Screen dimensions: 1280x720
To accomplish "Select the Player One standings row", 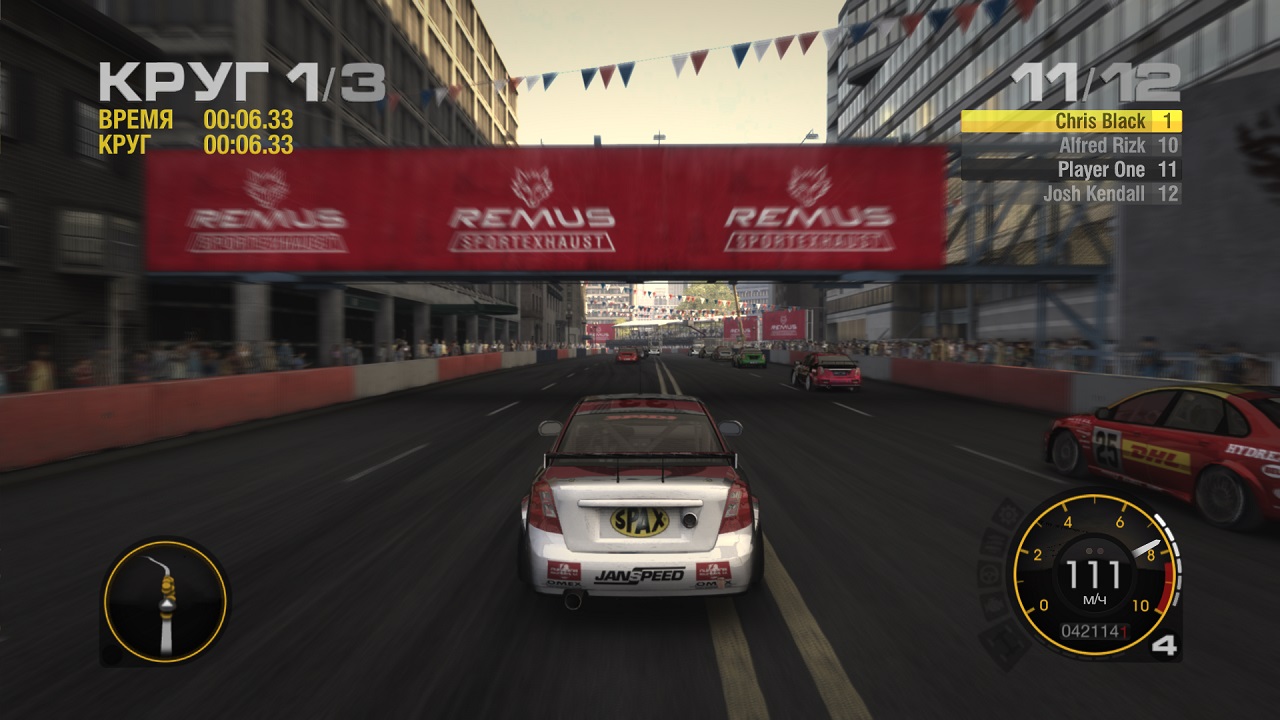I will point(1071,170).
